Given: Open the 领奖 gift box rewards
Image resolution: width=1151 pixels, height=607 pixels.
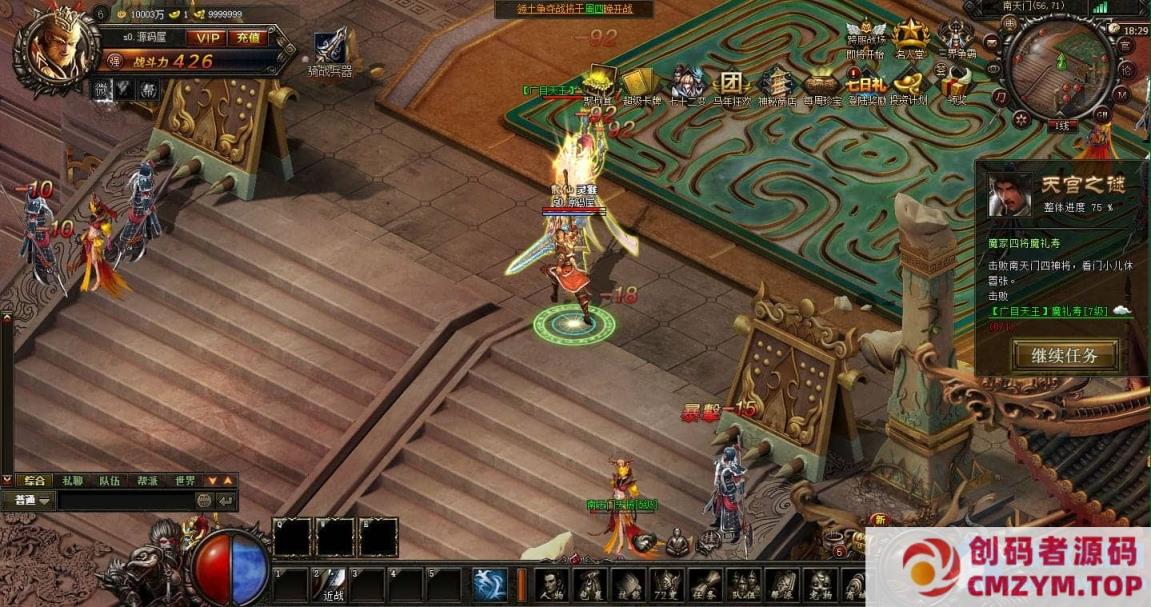Looking at the screenshot, I should pos(957,84).
